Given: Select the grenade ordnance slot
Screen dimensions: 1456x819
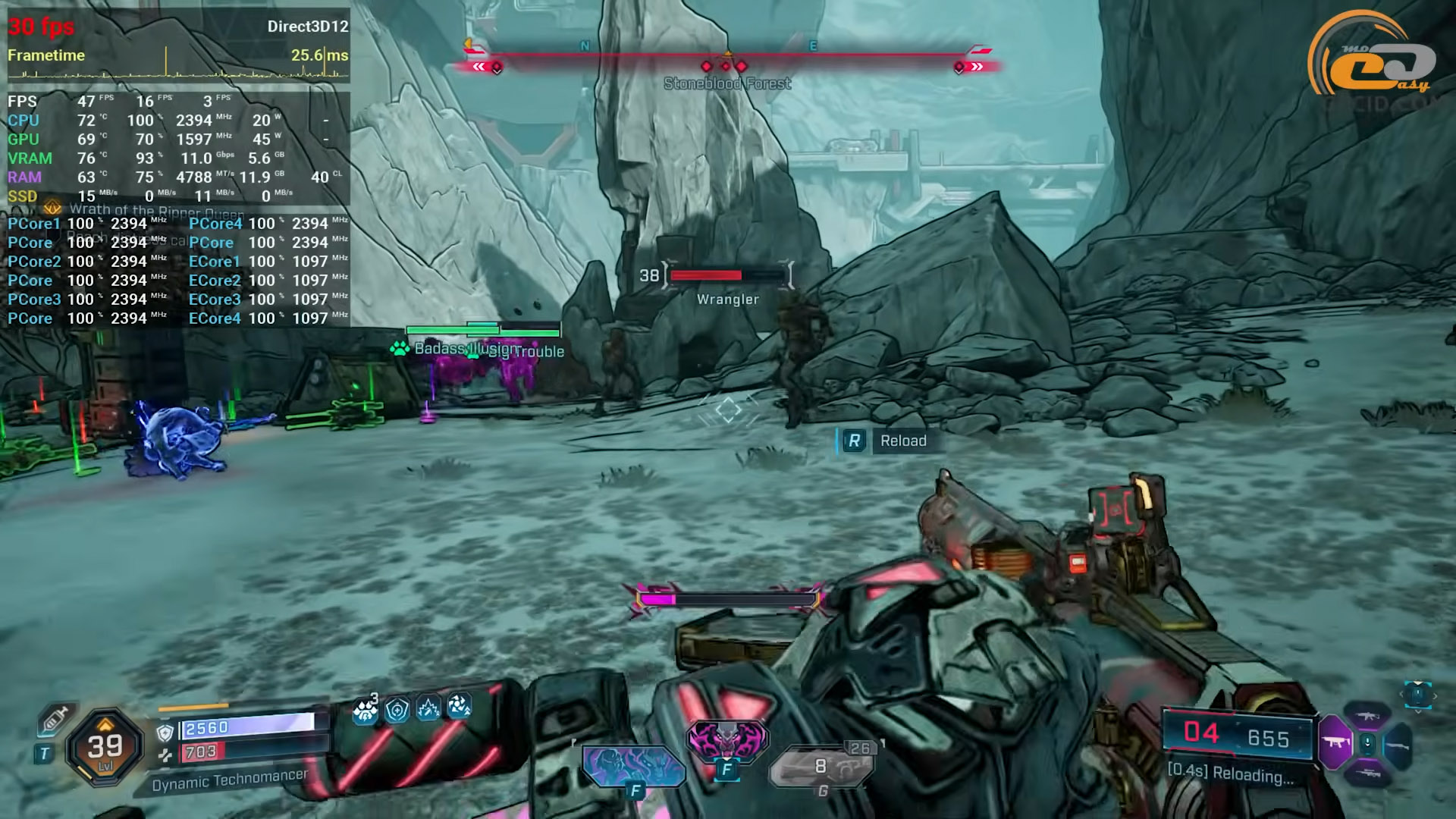Looking at the screenshot, I should (x=822, y=766).
